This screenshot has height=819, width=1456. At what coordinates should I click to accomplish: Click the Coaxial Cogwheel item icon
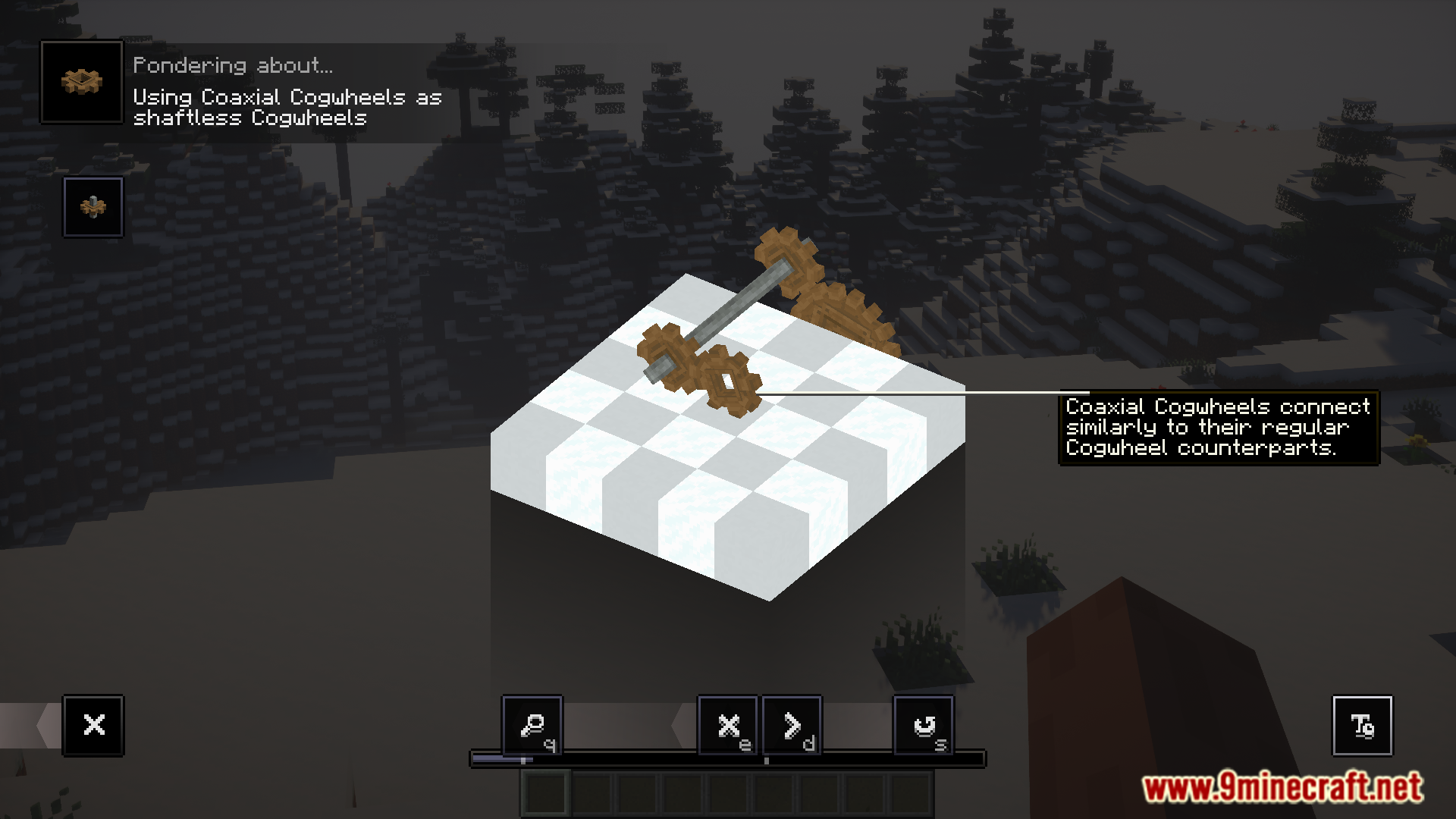click(x=82, y=82)
